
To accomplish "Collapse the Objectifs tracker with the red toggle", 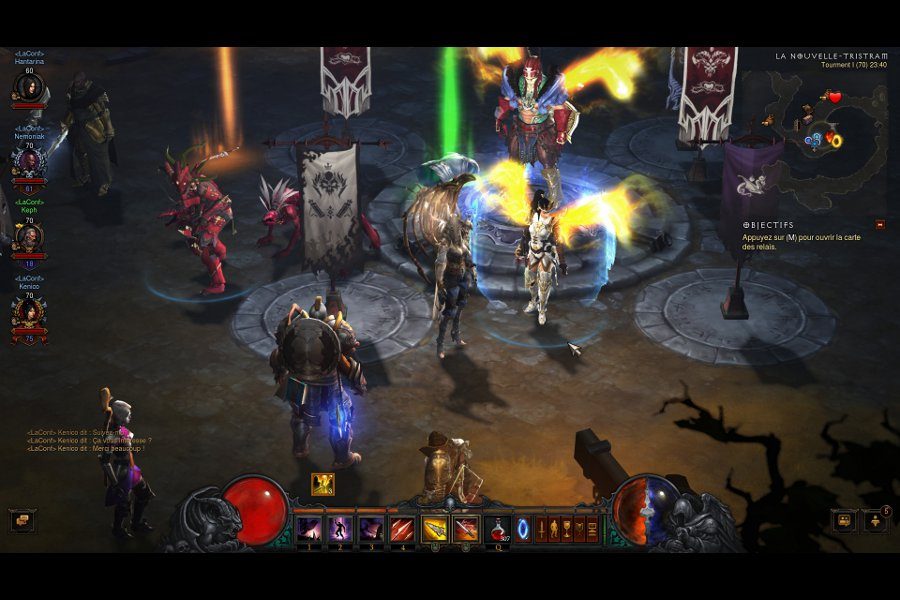I will (x=880, y=225).
